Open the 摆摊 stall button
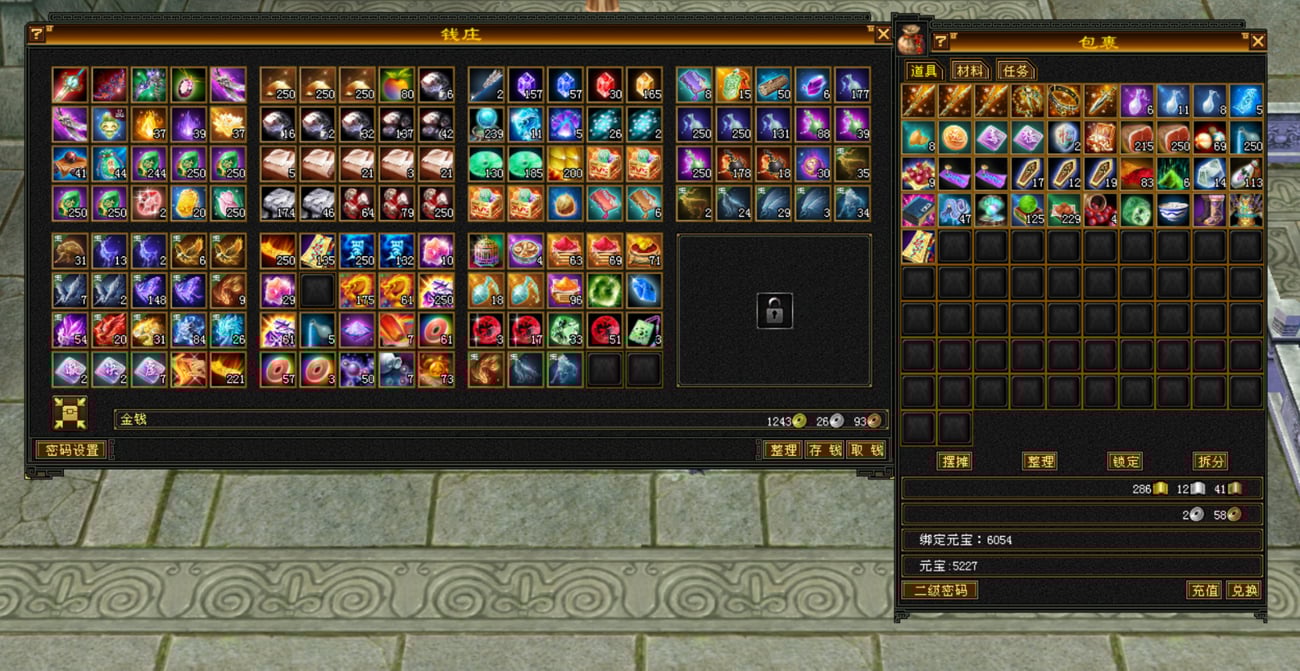This screenshot has height=671, width=1300. 954,461
